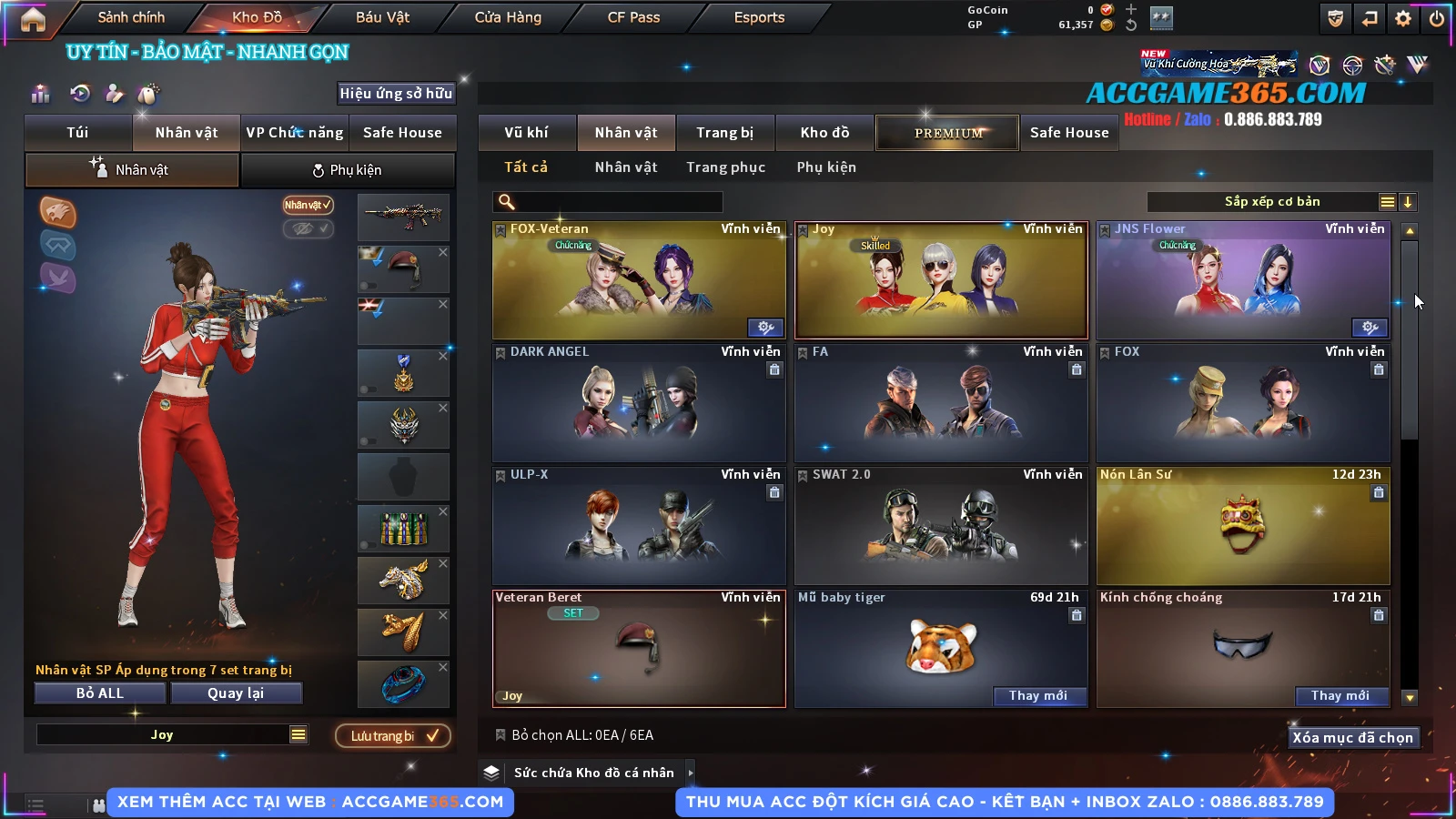
Task: Go to the Esports section
Action: [759, 17]
